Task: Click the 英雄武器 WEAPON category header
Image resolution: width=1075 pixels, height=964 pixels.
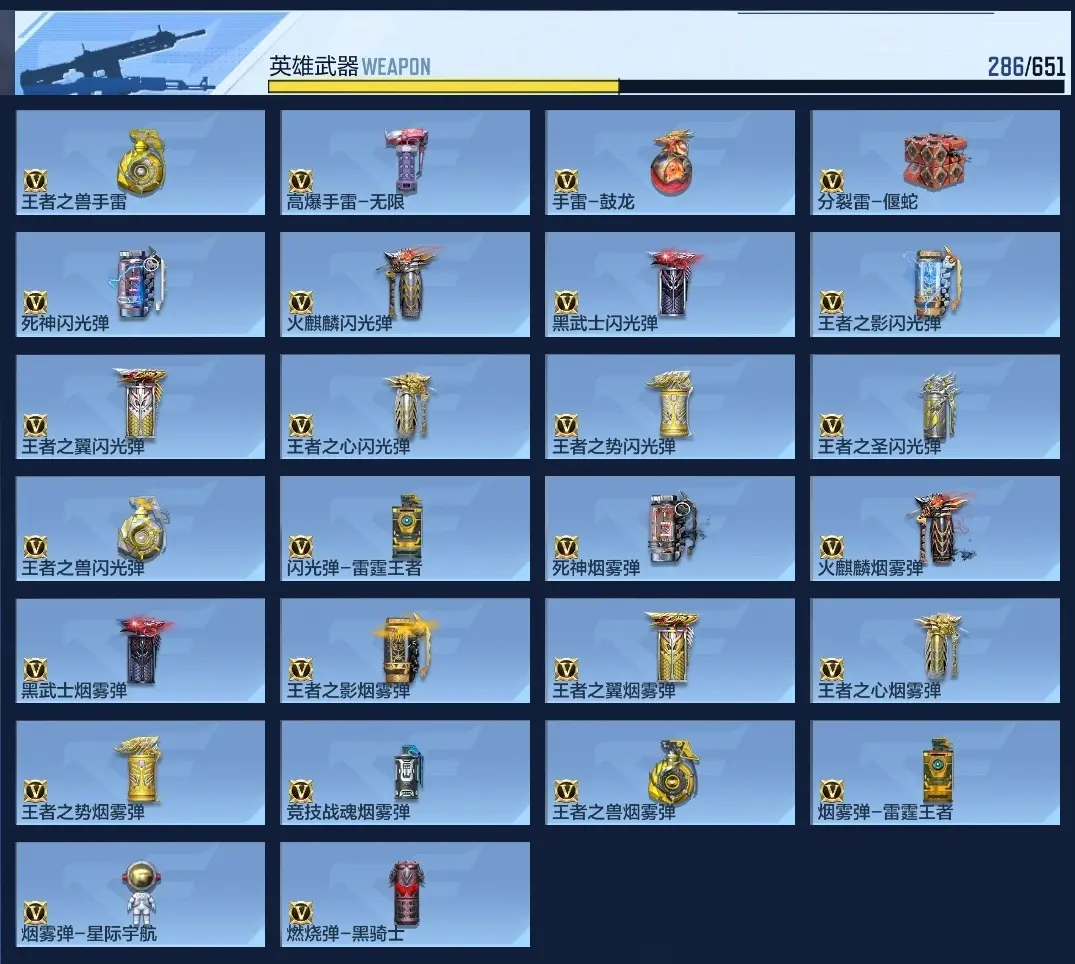Action: 349,67
